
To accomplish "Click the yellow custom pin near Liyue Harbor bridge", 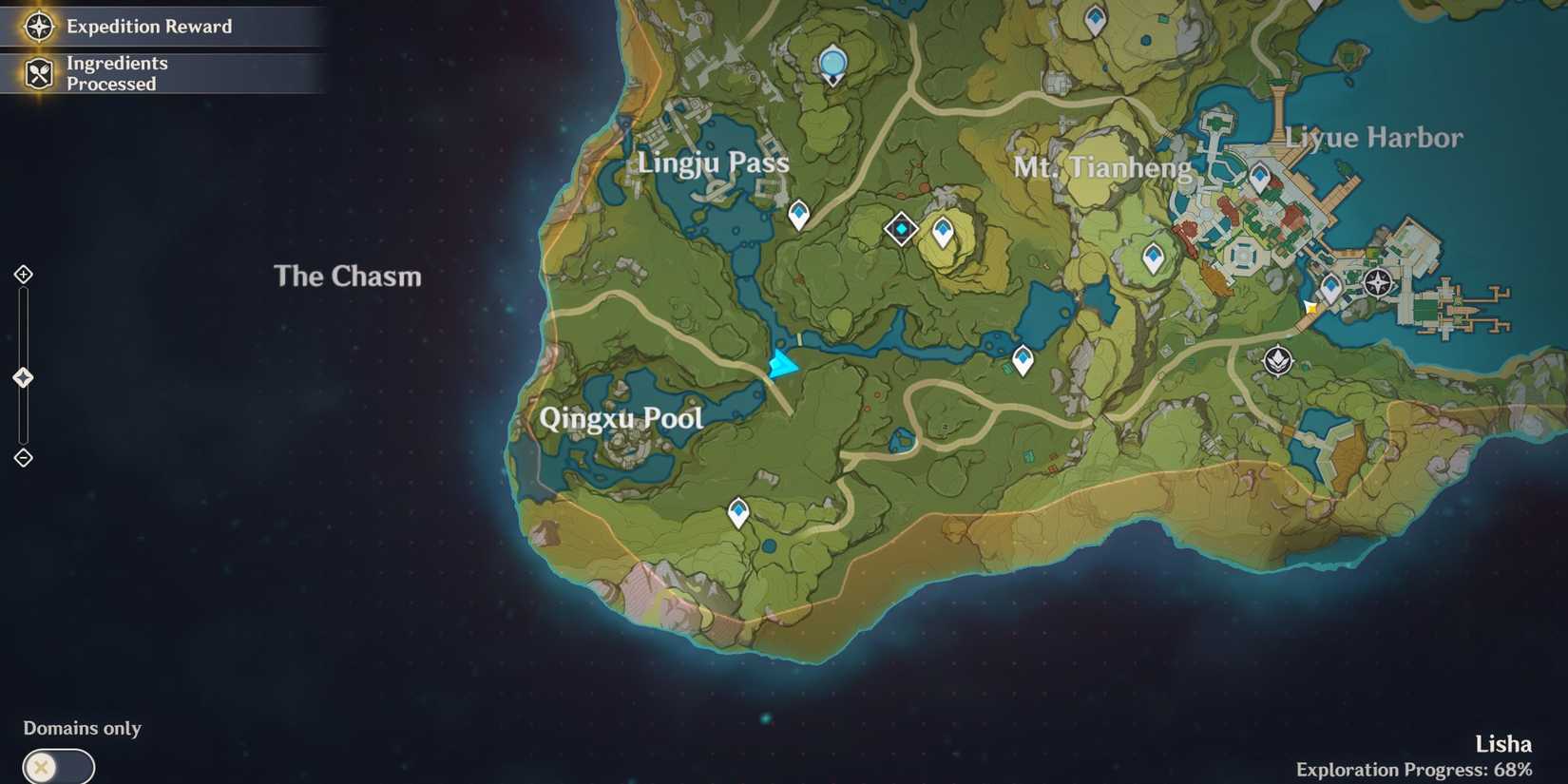I will tap(1311, 306).
